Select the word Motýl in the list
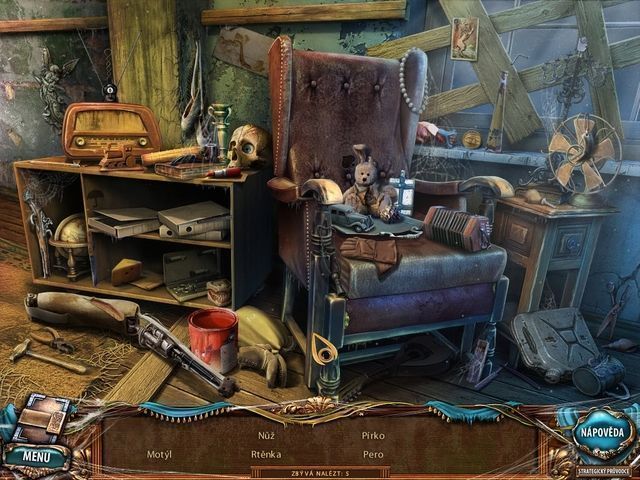Viewport: 640px width, 480px height. coord(159,454)
